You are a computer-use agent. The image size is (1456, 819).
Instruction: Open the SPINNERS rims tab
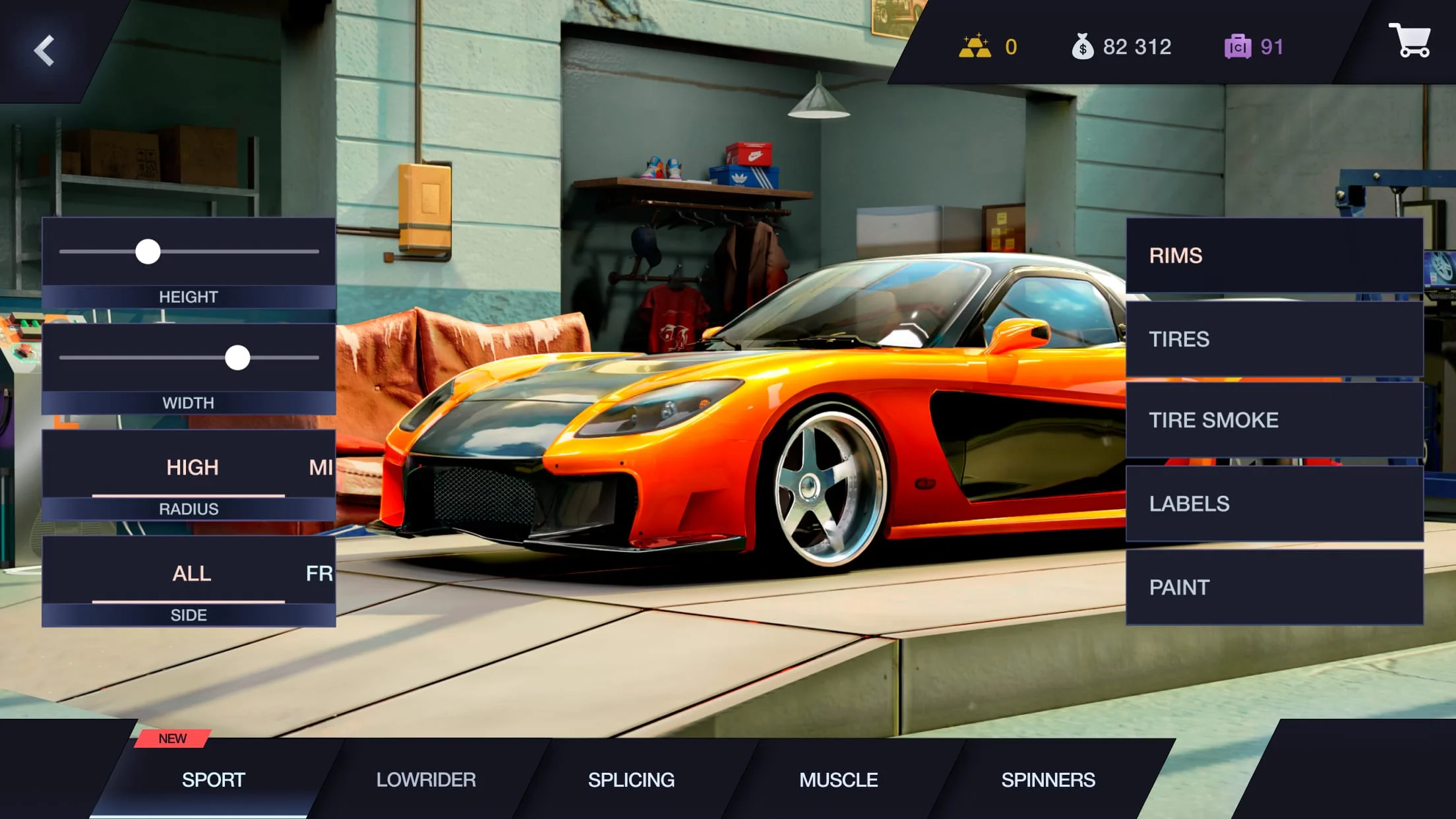[x=1047, y=779]
